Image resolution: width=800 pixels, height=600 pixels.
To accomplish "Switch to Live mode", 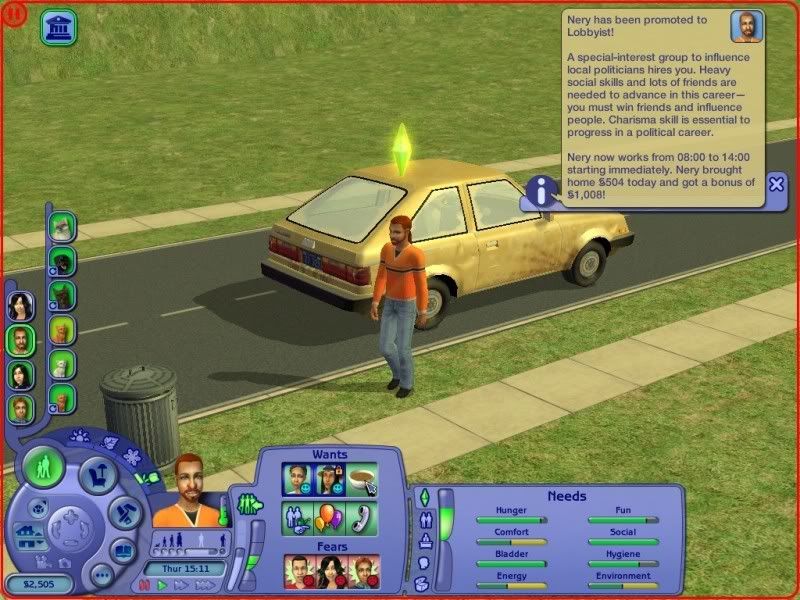I will pos(44,465).
